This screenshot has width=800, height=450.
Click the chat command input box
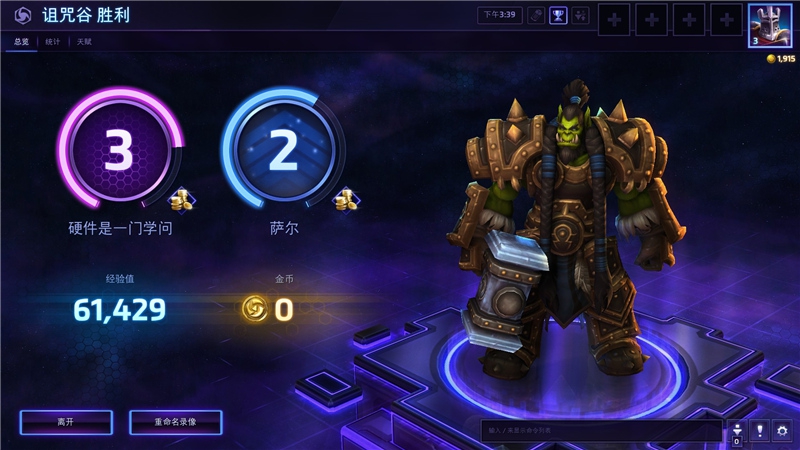coord(600,430)
